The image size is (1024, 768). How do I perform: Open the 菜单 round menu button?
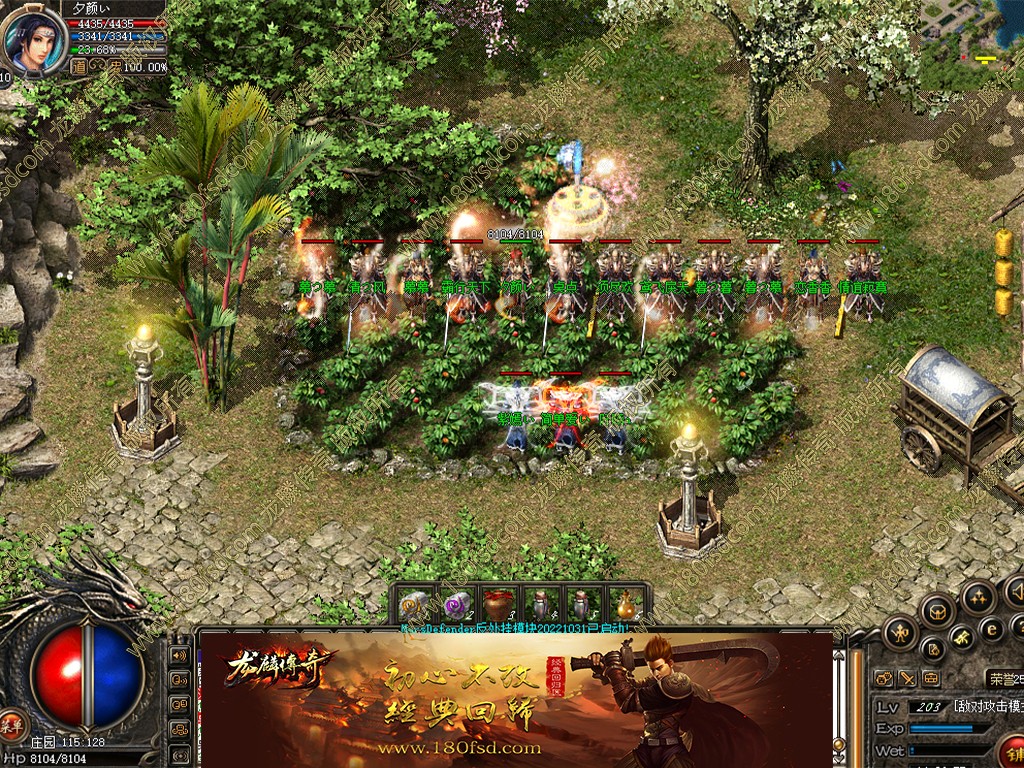pos(12,725)
